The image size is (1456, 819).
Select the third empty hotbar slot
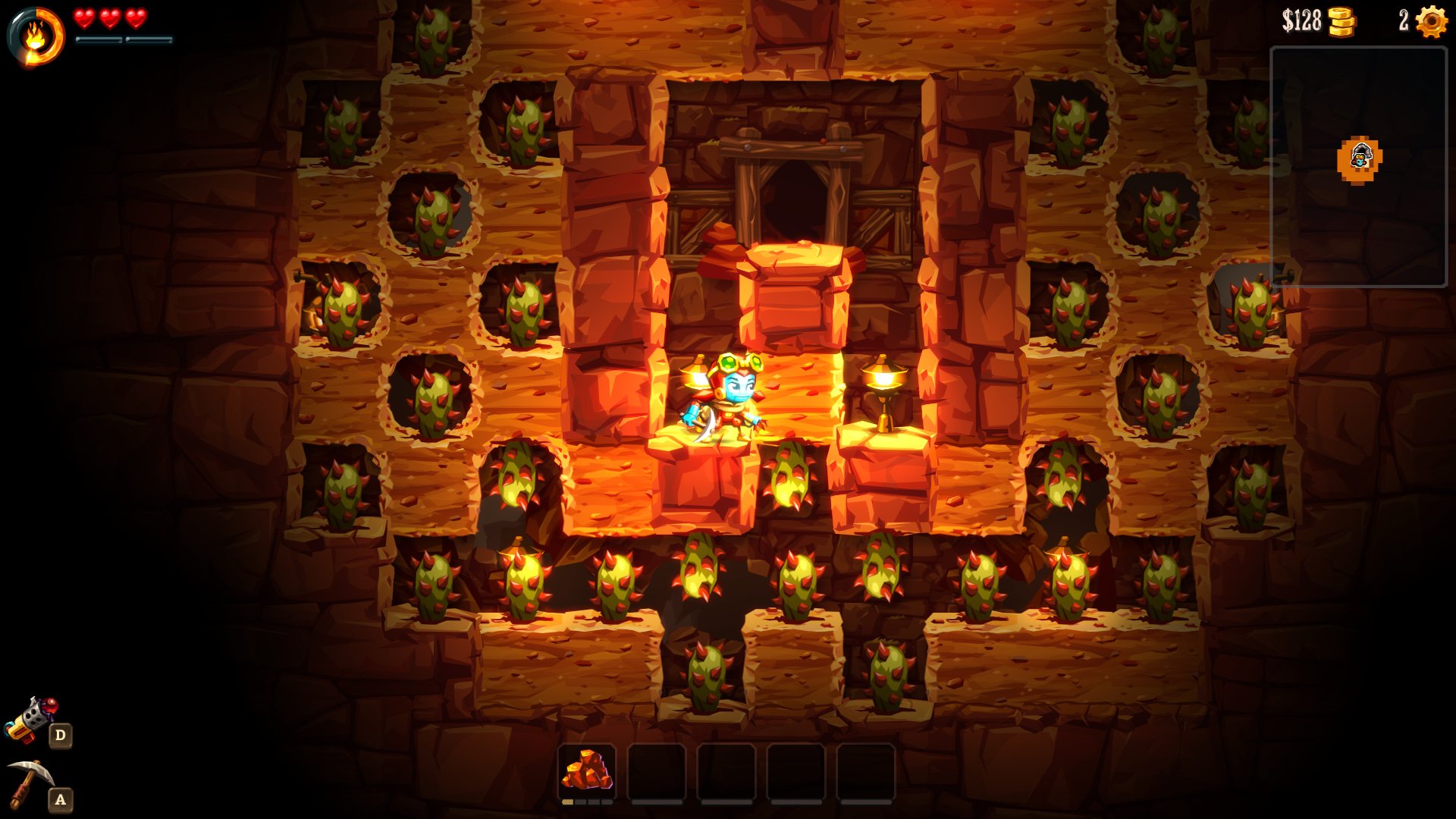coord(728,772)
